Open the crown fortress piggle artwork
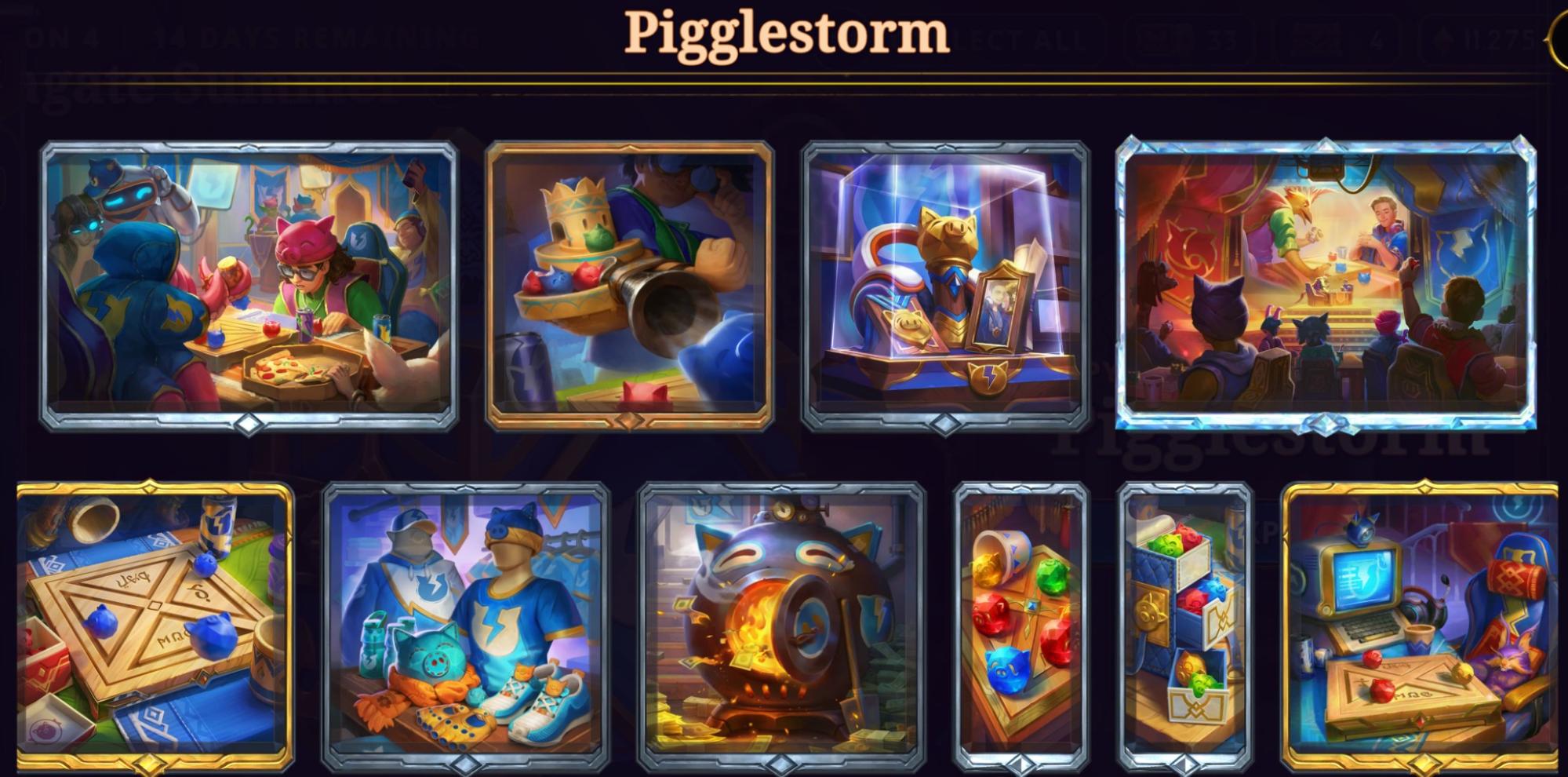1568x777 pixels. (629, 286)
